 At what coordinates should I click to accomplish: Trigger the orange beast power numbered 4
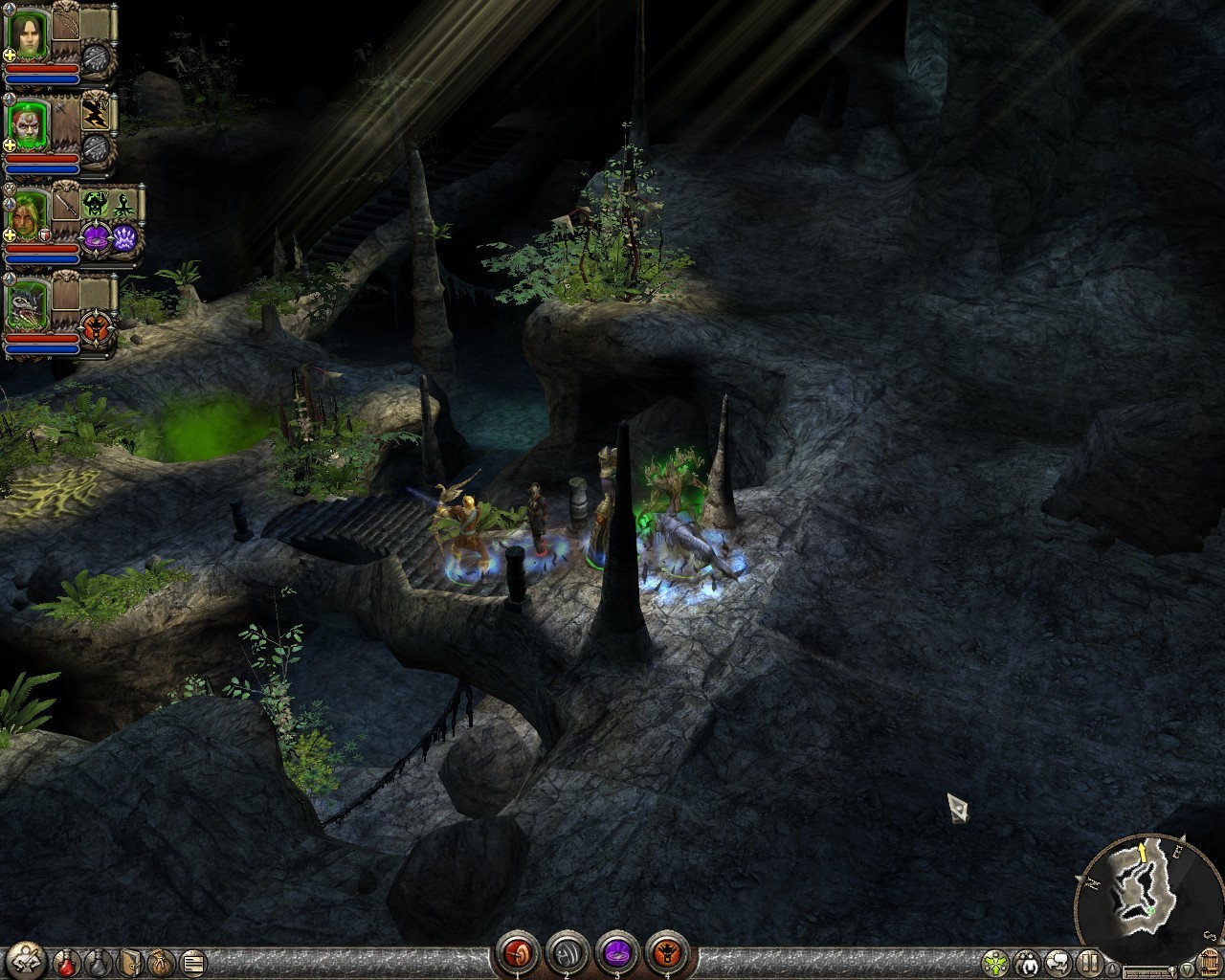666,953
